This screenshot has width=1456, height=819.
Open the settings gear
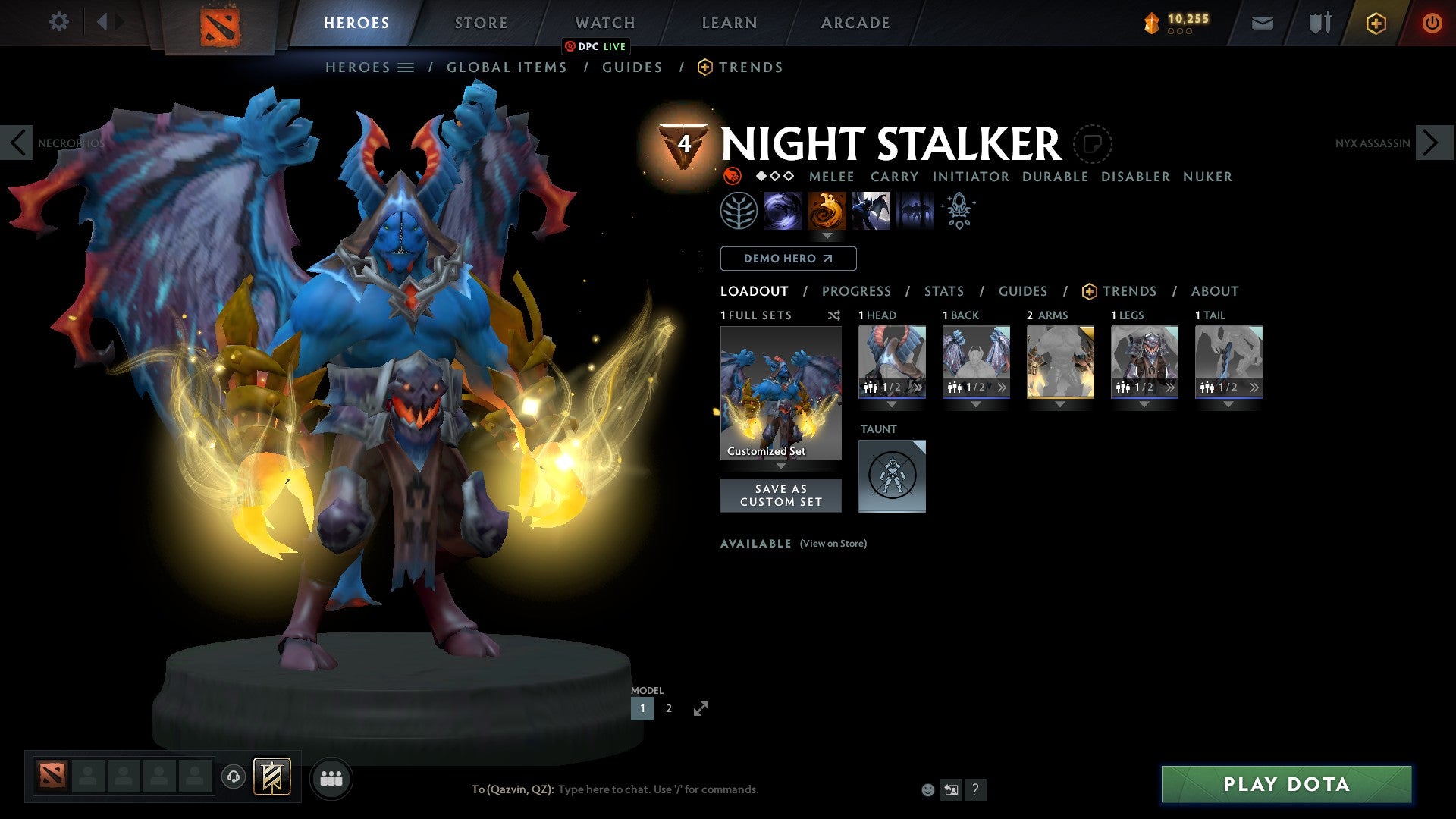coord(58,21)
